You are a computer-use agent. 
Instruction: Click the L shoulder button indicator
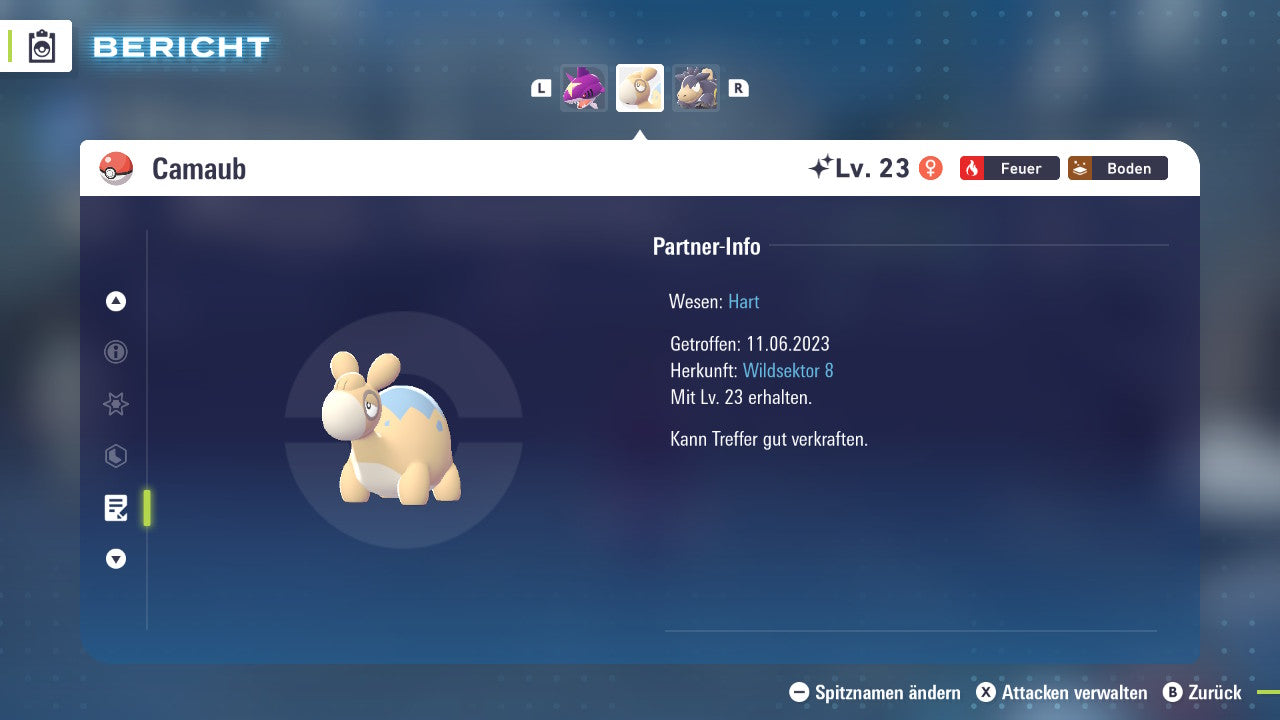point(540,88)
